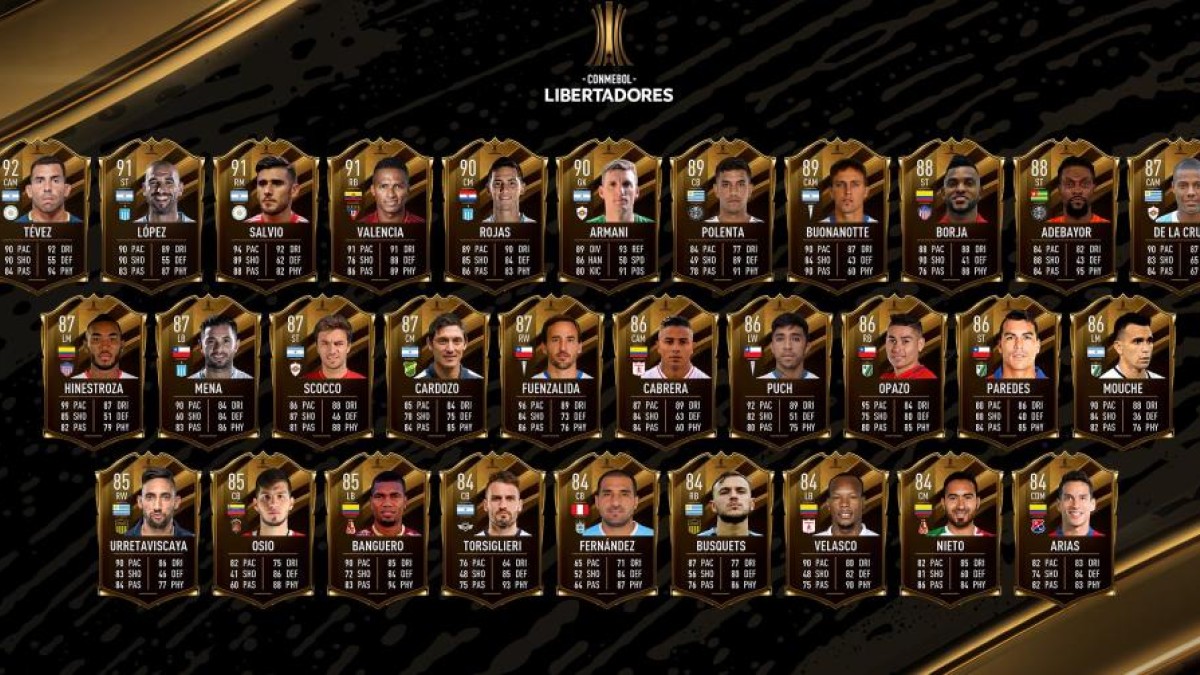Pick the Salvio 91 card
This screenshot has height=675, width=1200.
[266, 214]
